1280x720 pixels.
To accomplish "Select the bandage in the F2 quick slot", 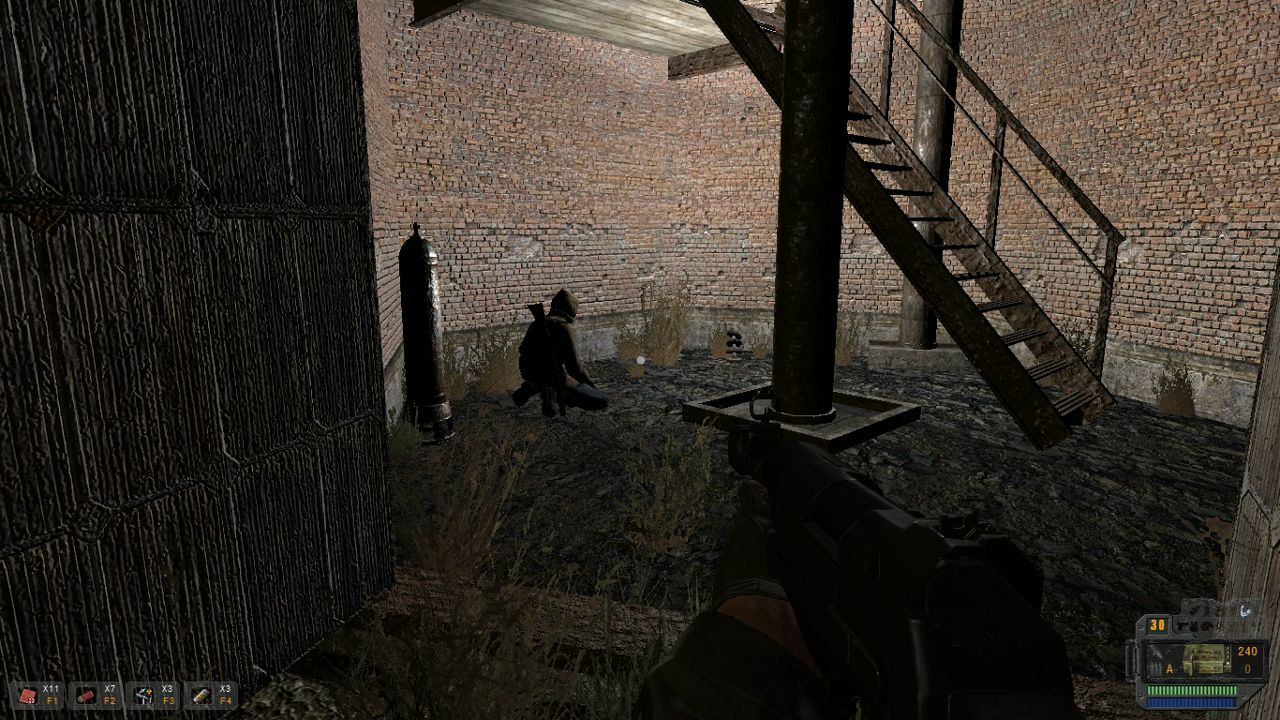I will [x=85, y=695].
